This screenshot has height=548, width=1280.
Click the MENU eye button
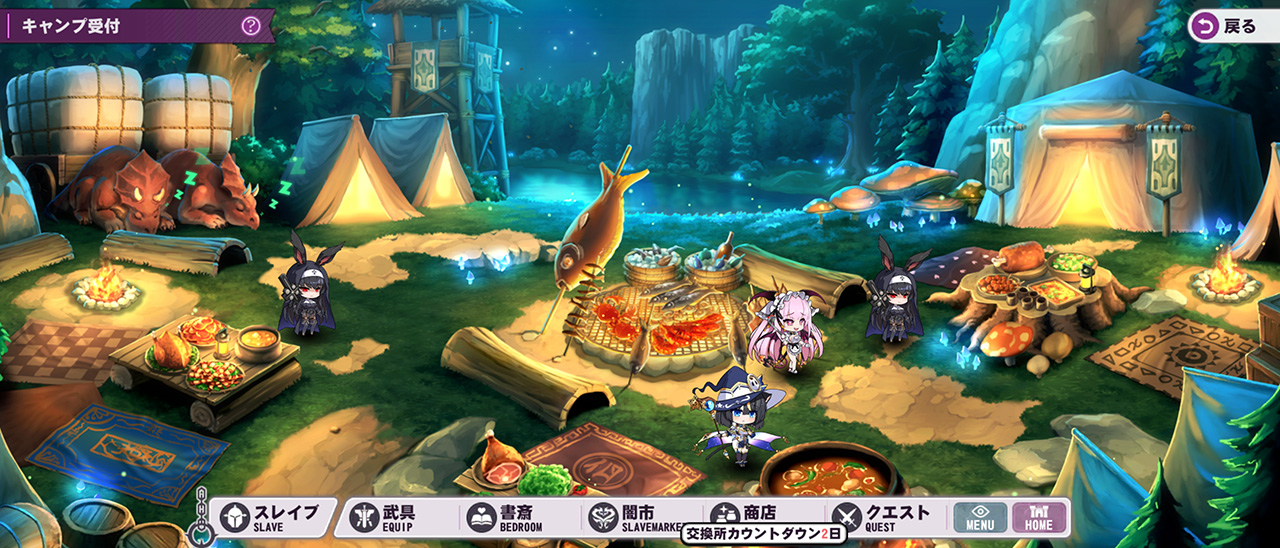pyautogui.click(x=979, y=517)
